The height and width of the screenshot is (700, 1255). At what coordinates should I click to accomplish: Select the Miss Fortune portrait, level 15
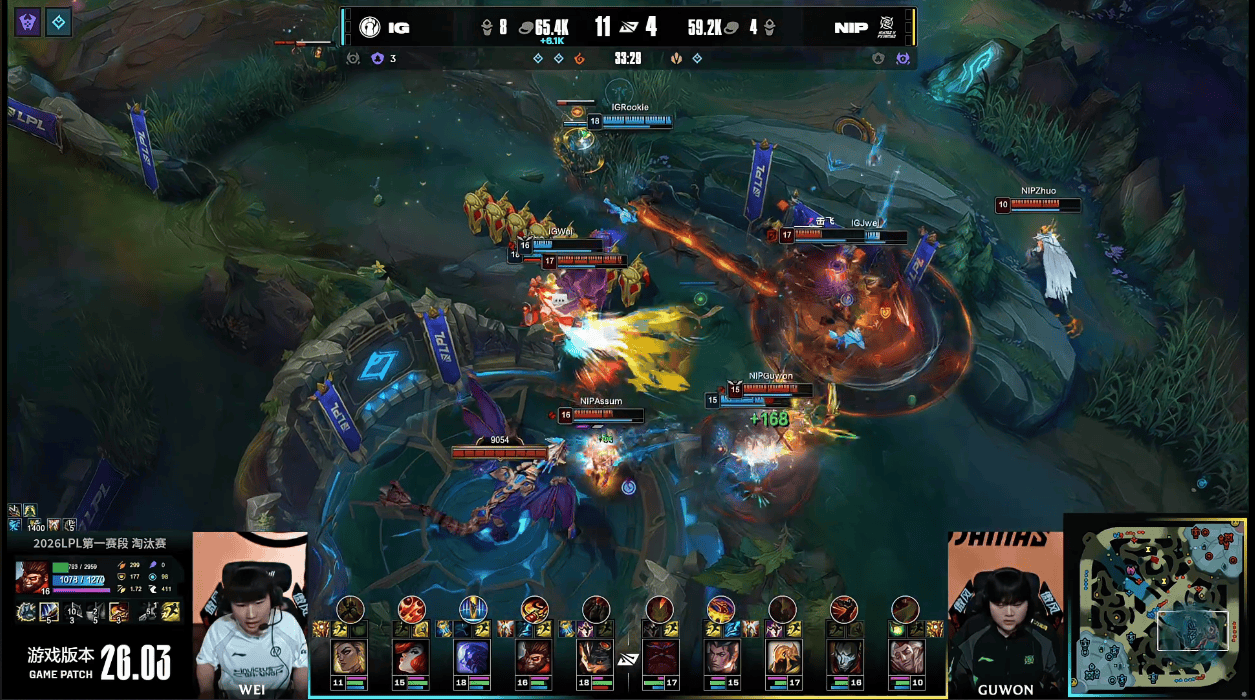click(x=411, y=658)
